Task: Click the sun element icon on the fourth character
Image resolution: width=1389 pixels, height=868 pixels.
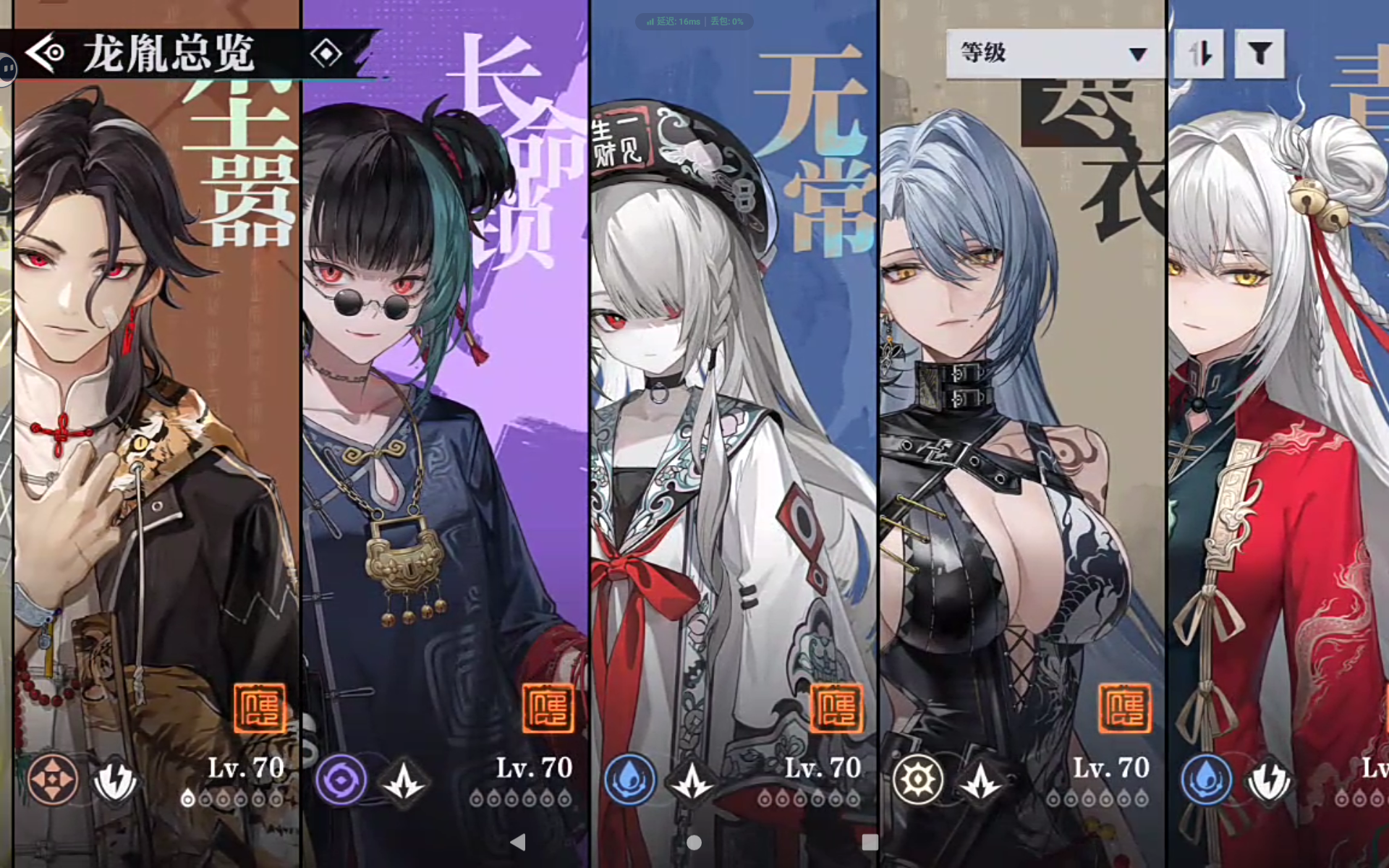Action: coord(917,780)
